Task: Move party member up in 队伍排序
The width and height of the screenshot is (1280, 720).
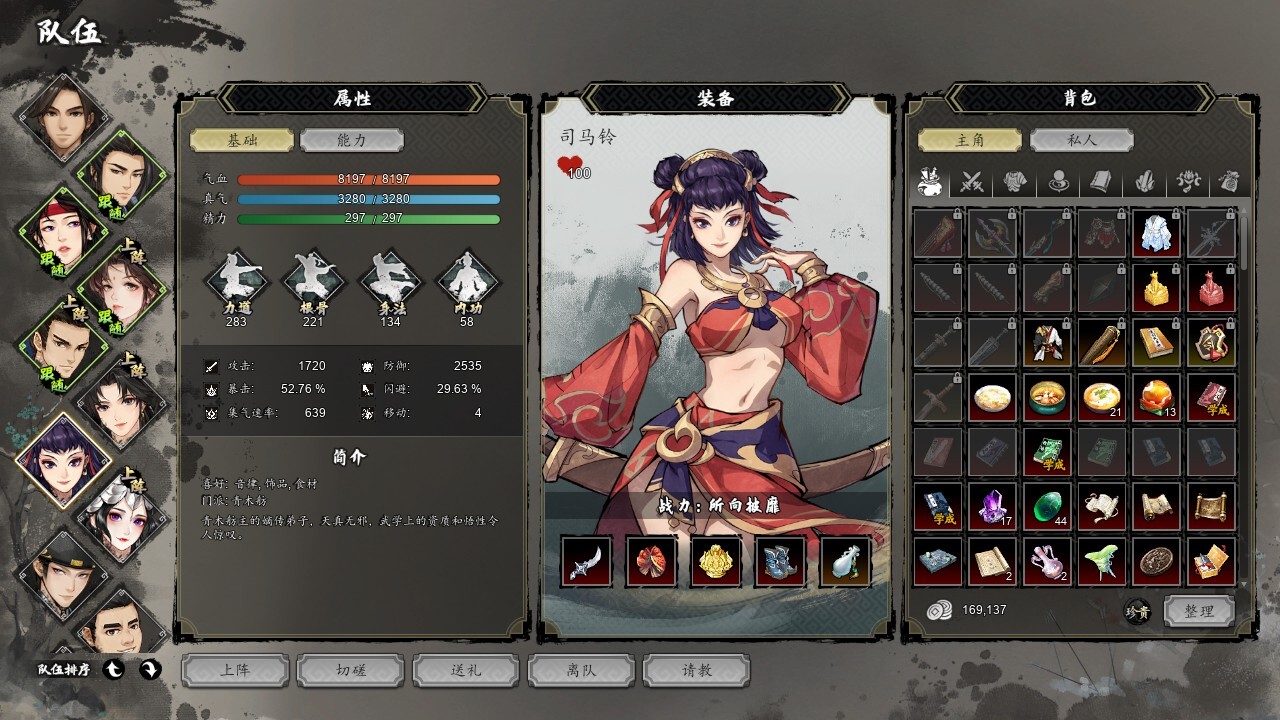Action: pyautogui.click(x=114, y=670)
